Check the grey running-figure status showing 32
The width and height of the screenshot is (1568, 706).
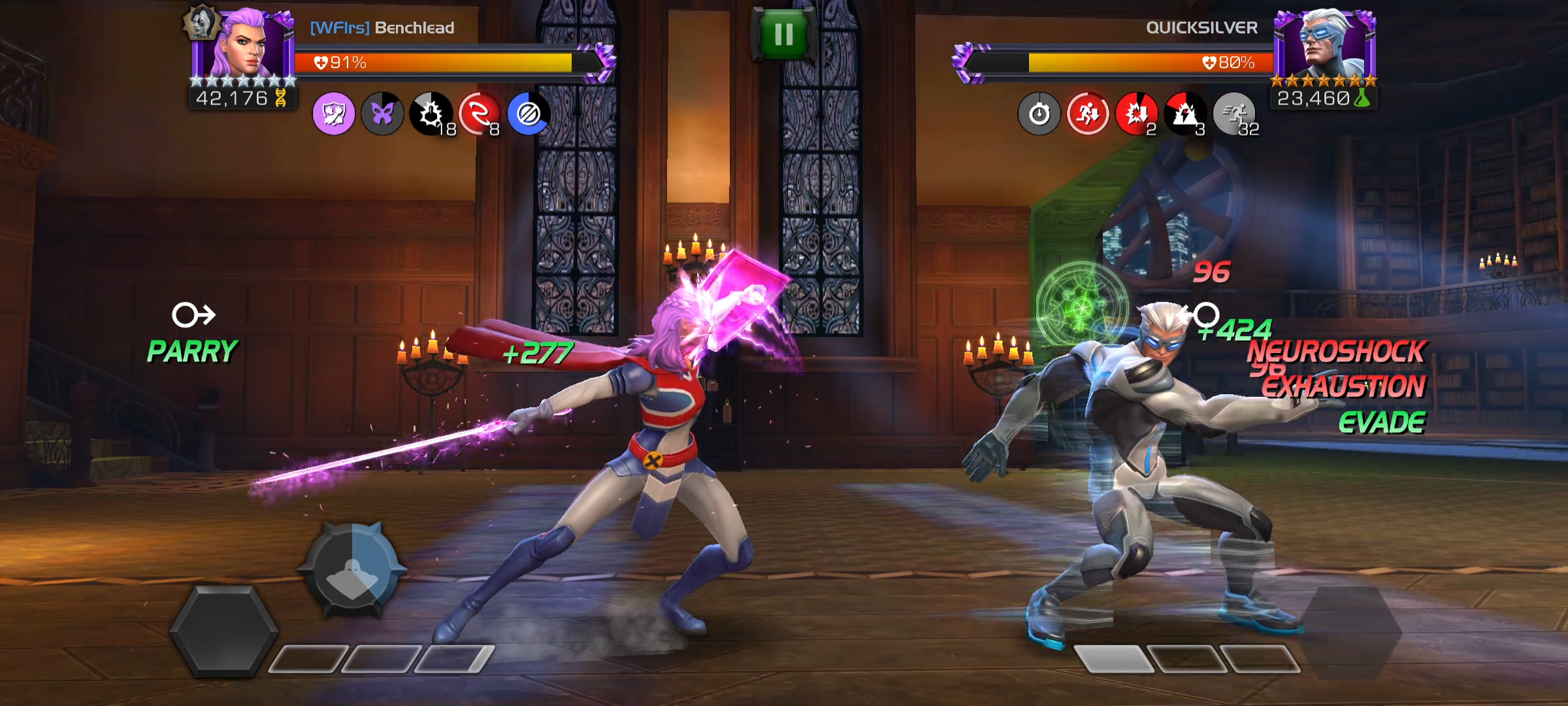tap(1234, 114)
